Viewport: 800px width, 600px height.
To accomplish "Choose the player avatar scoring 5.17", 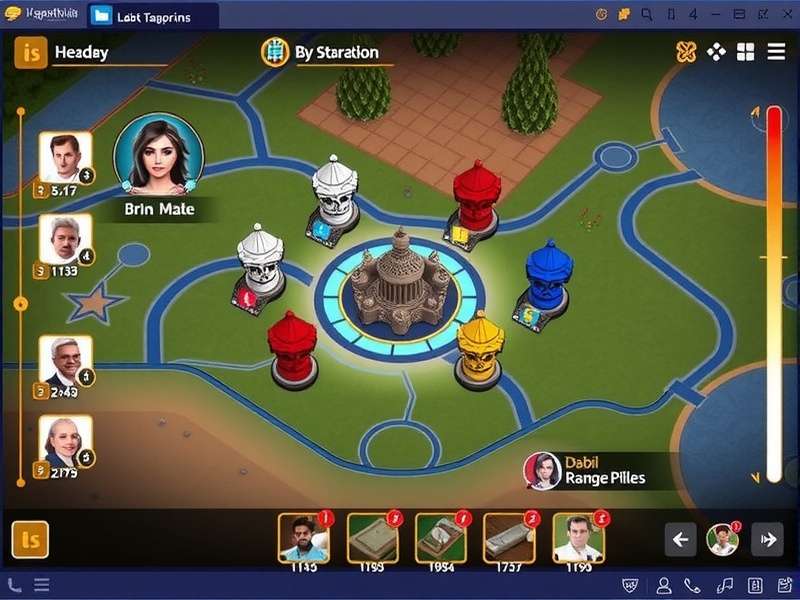I will point(65,157).
